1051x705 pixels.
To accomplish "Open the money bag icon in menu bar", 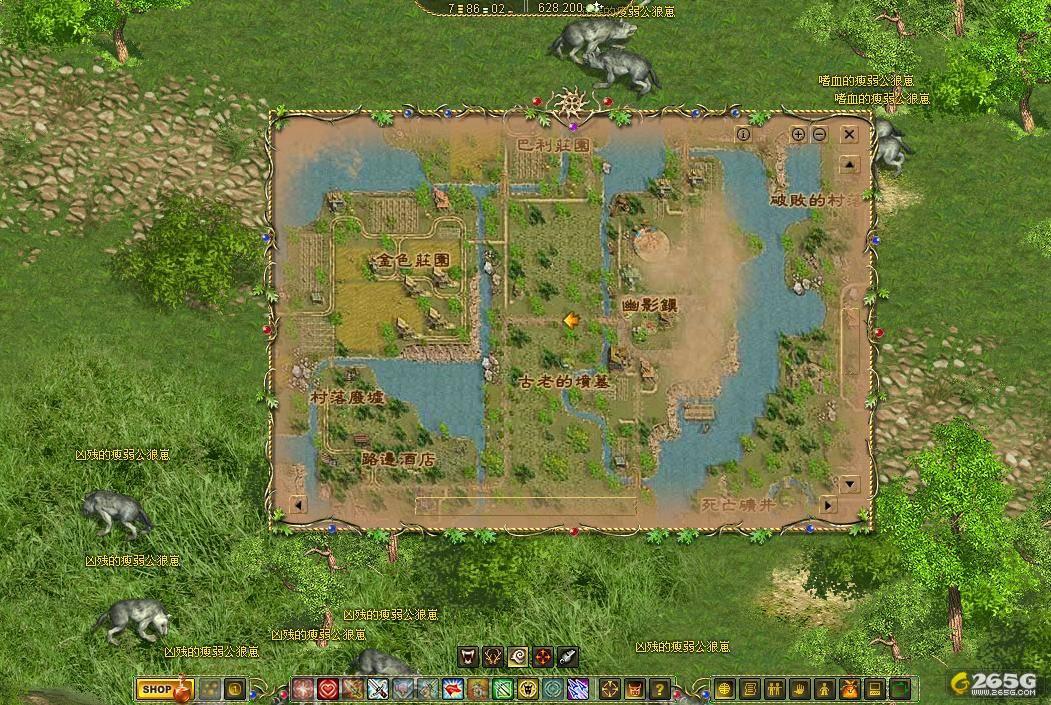I will click(x=849, y=689).
